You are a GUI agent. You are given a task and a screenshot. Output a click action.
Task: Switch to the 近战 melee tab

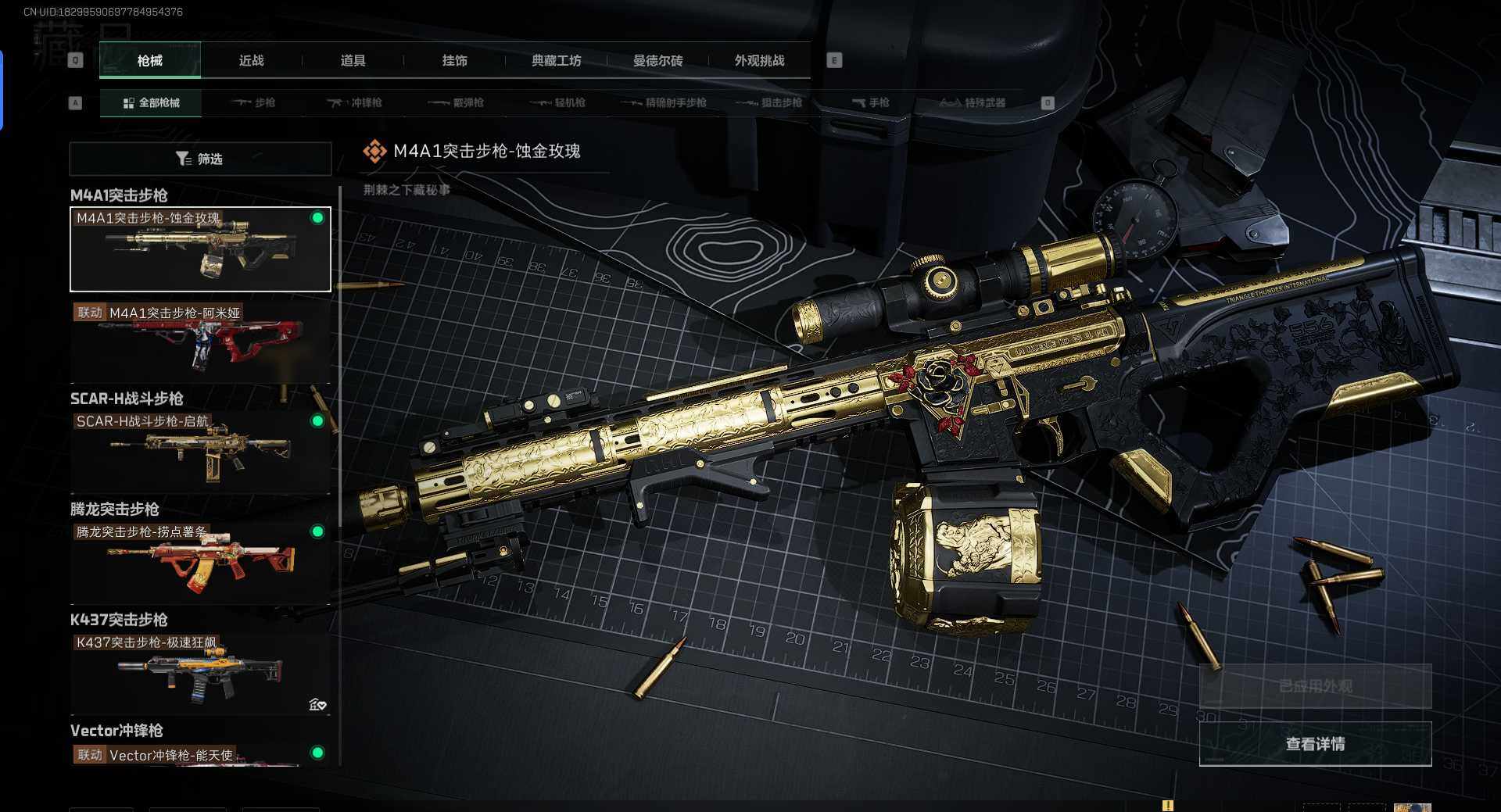pyautogui.click(x=251, y=60)
